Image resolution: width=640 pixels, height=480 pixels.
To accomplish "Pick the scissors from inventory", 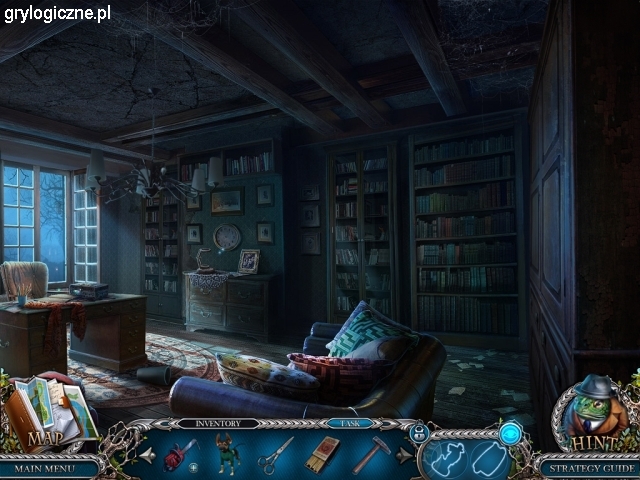I will click(x=276, y=454).
